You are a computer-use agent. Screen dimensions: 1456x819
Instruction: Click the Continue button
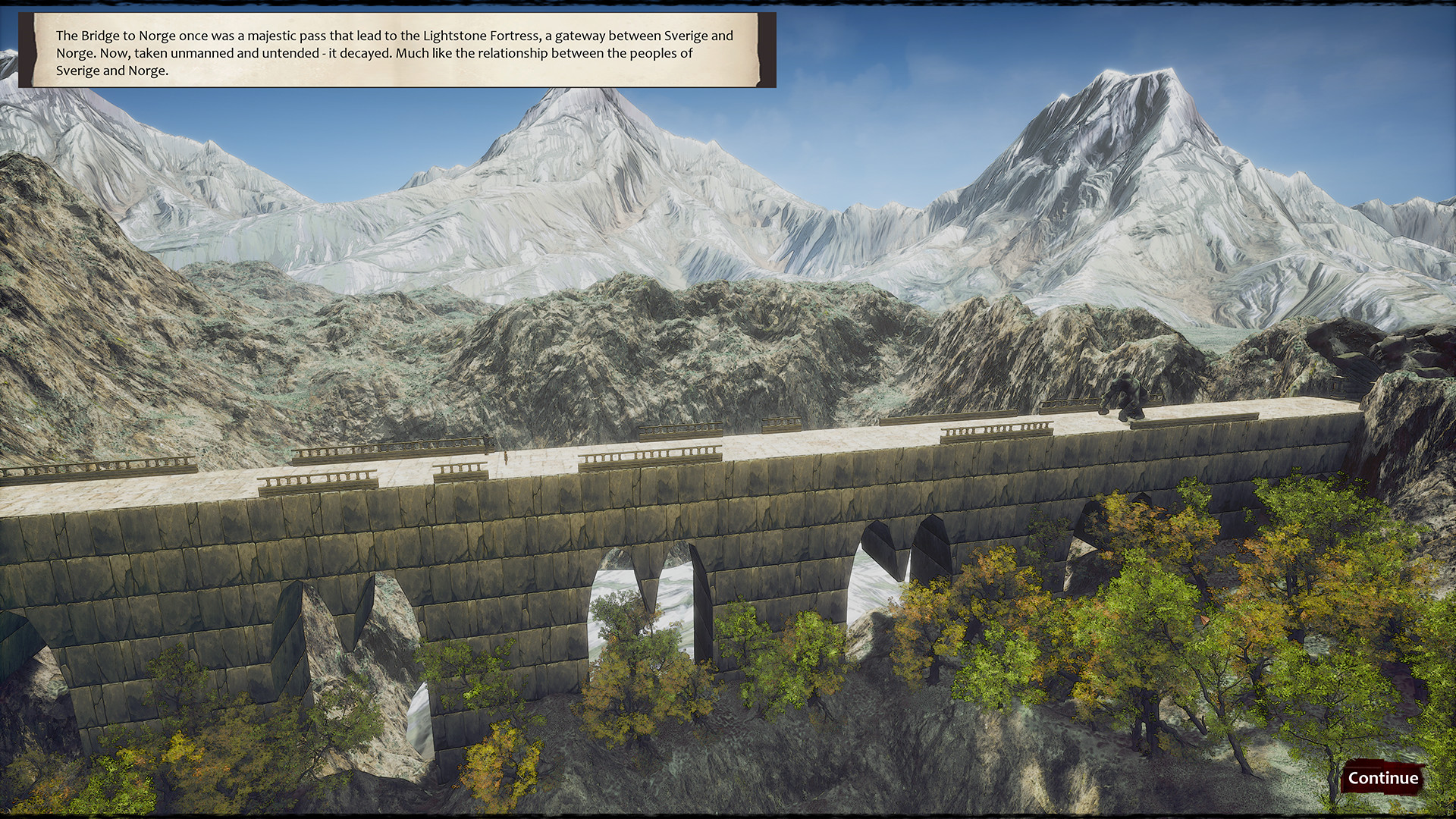pos(1383,778)
